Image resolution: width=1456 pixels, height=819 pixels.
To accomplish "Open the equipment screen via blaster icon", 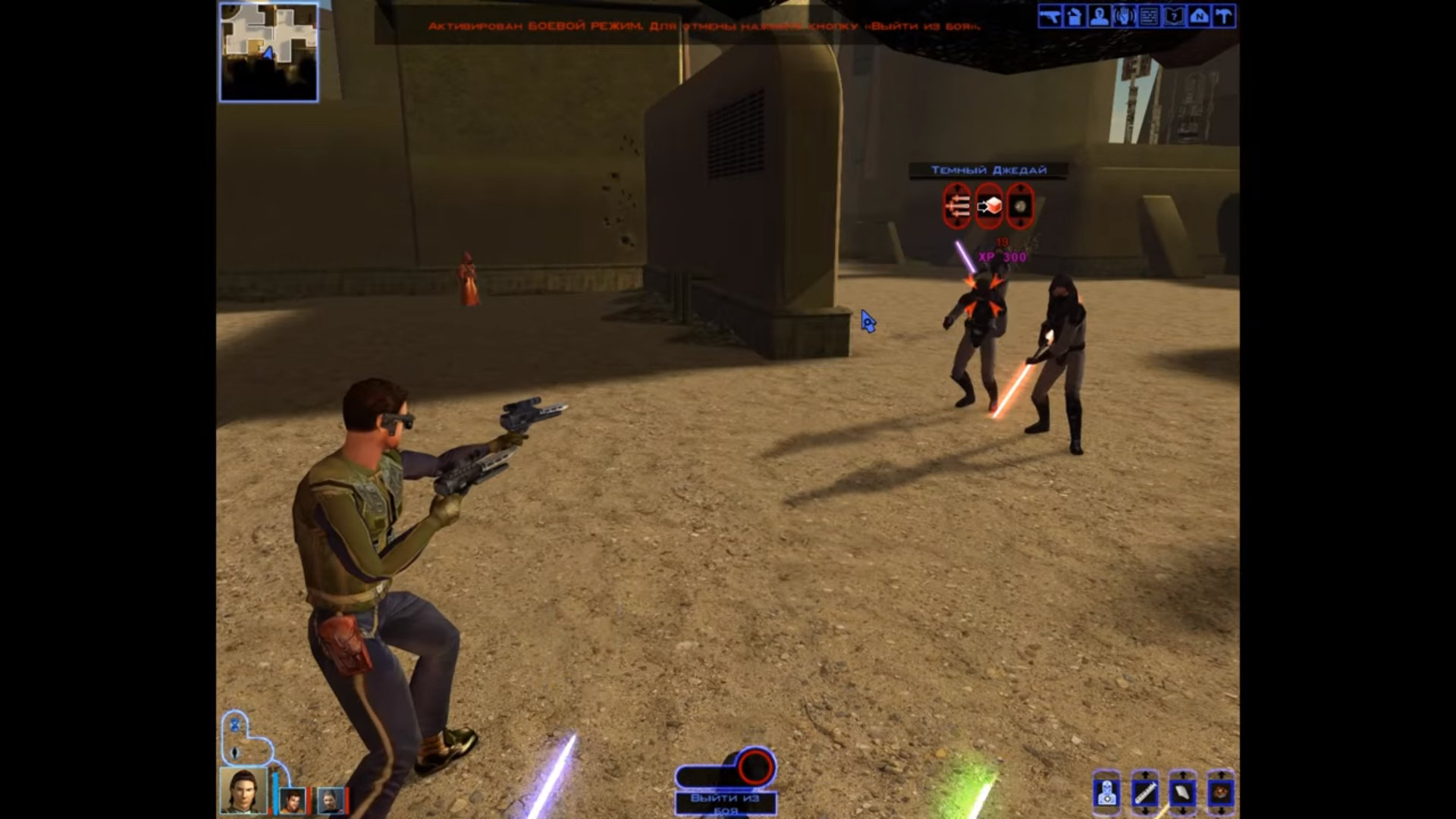I will click(x=1050, y=17).
